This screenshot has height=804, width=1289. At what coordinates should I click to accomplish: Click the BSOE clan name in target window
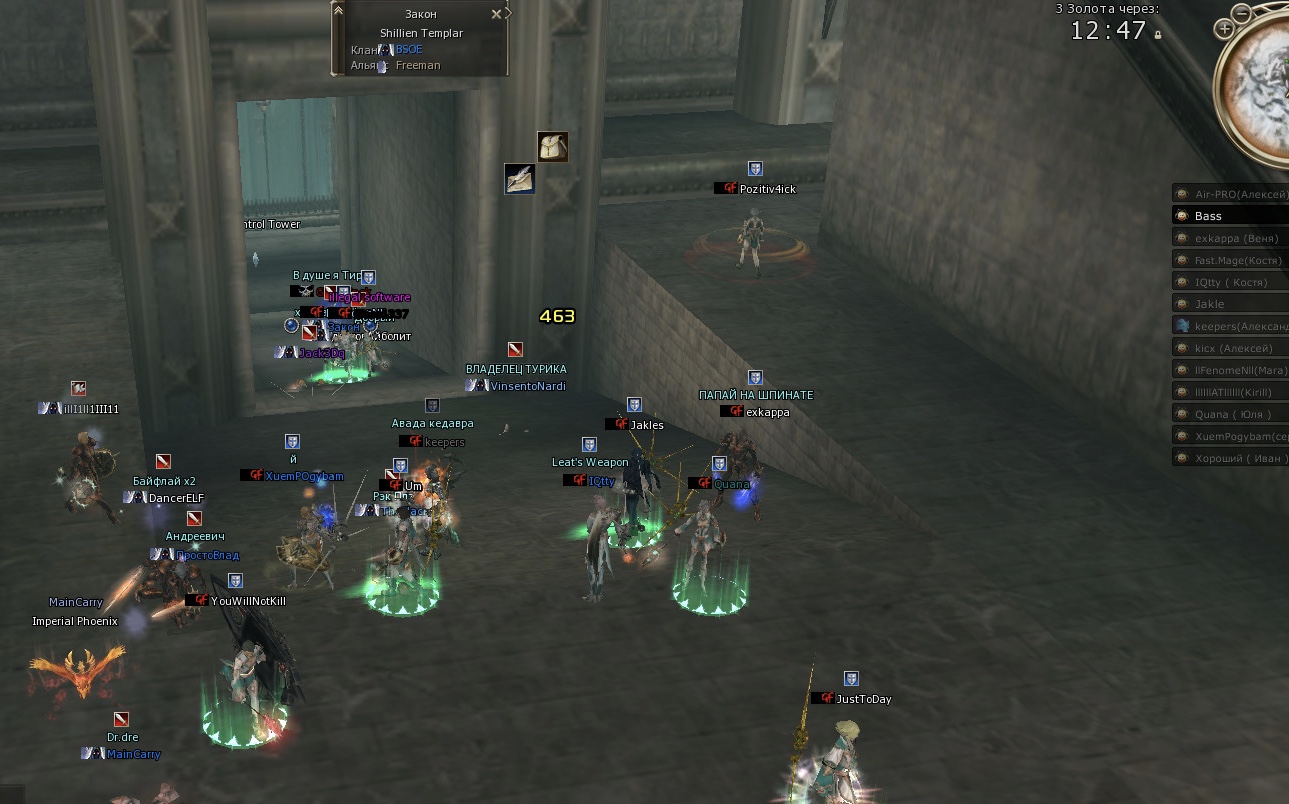pos(409,49)
